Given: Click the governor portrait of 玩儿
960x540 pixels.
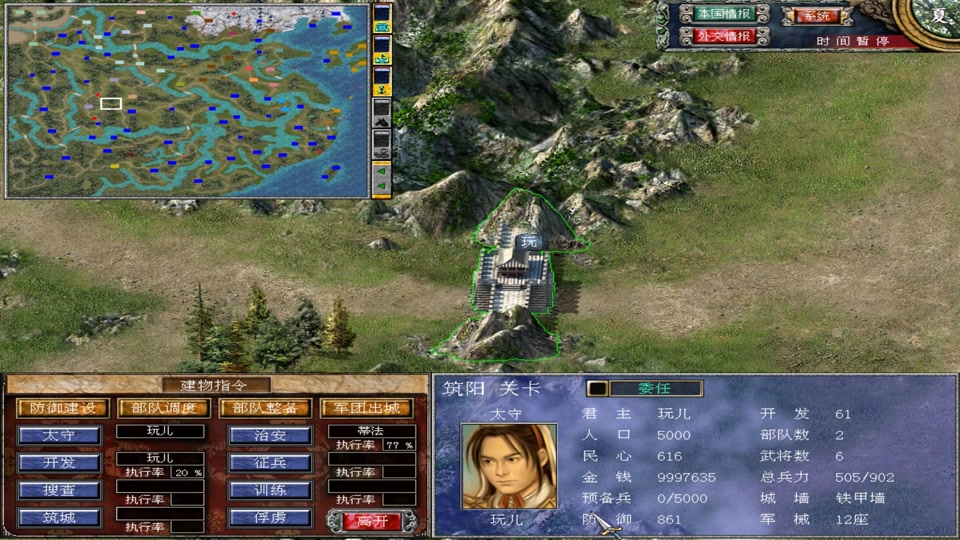Looking at the screenshot, I should (x=508, y=466).
